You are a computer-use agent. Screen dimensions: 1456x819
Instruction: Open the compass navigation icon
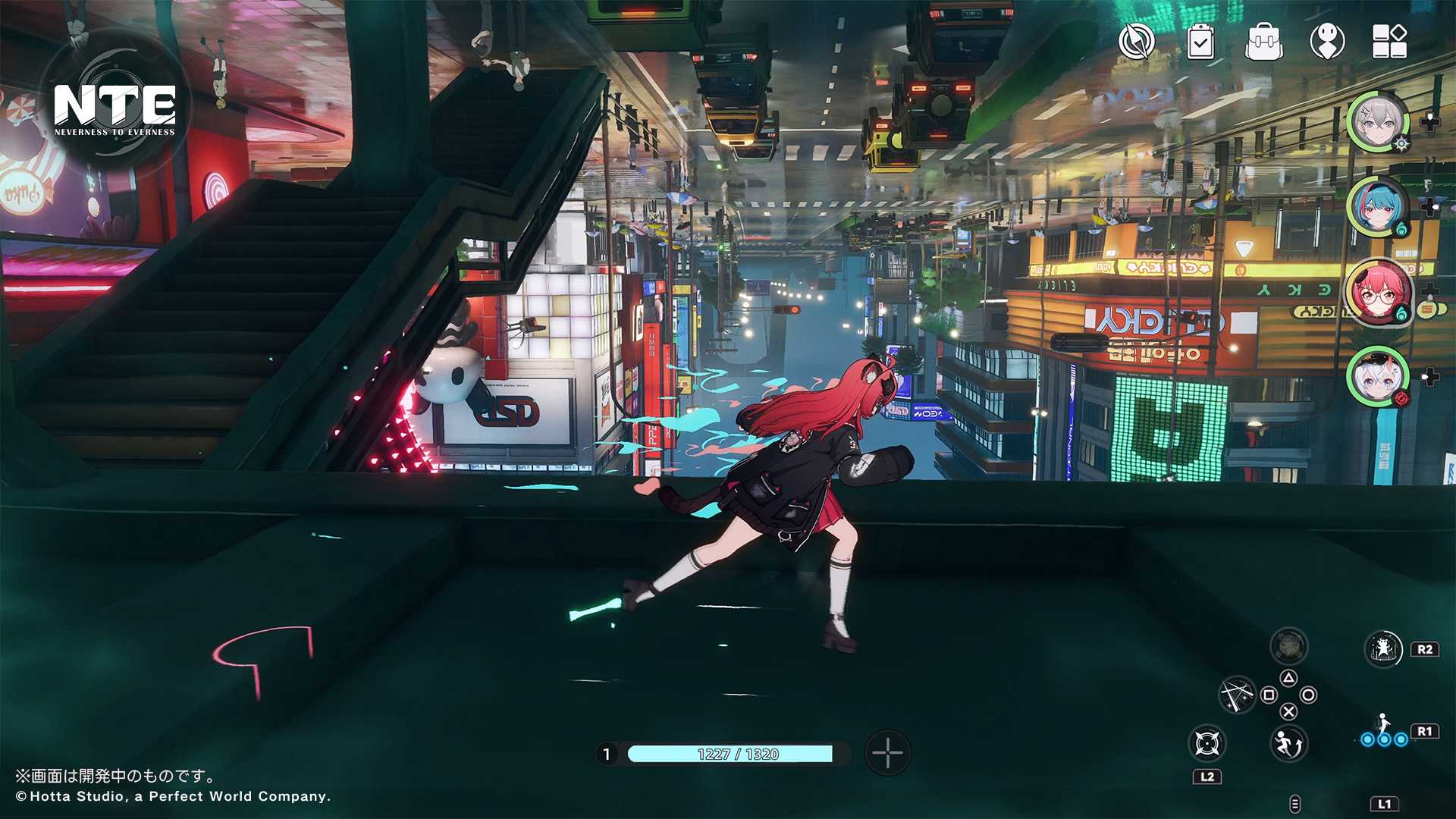[x=1136, y=41]
